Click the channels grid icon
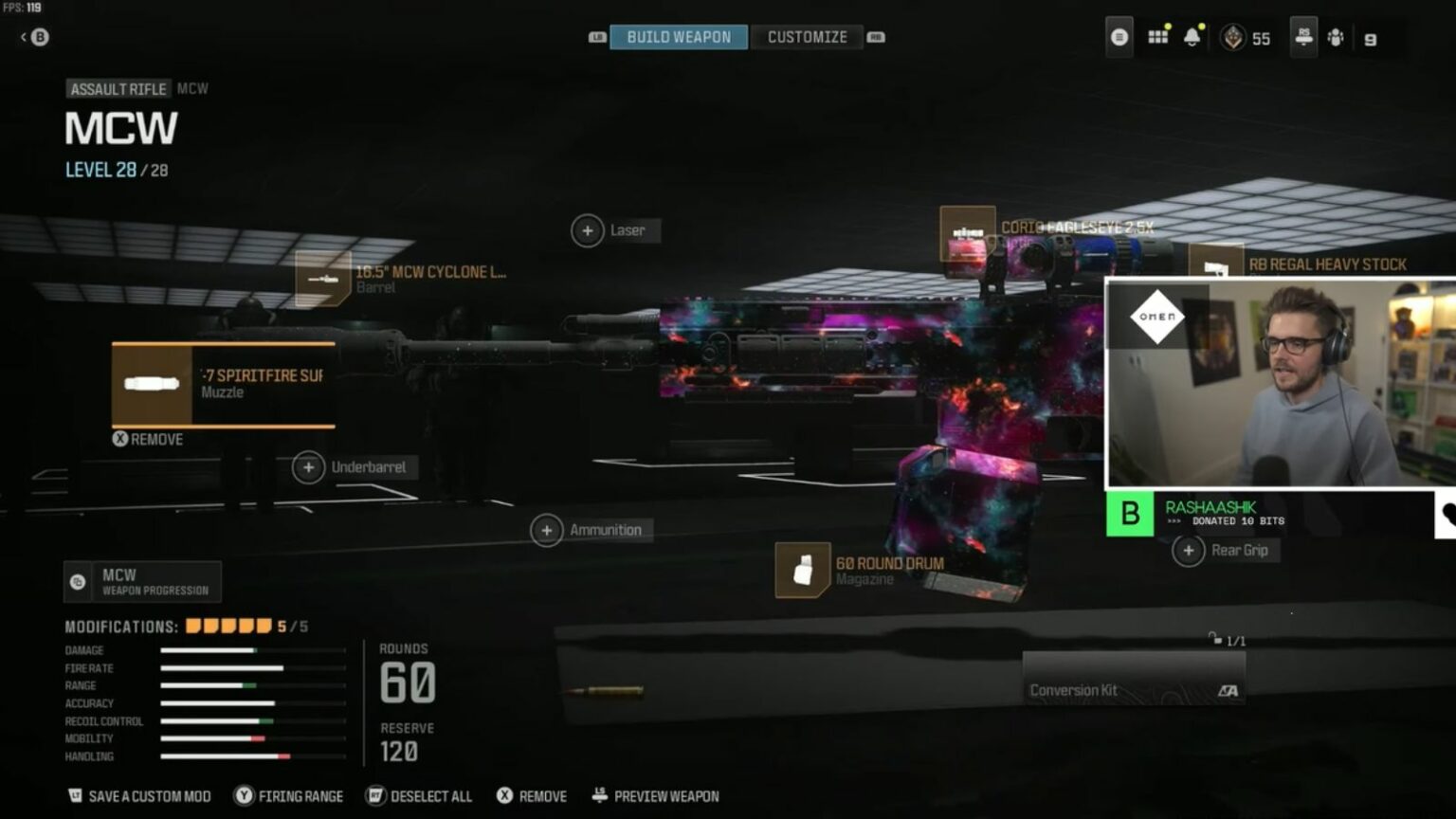Screen dimensions: 1456x819 pyautogui.click(x=1156, y=37)
